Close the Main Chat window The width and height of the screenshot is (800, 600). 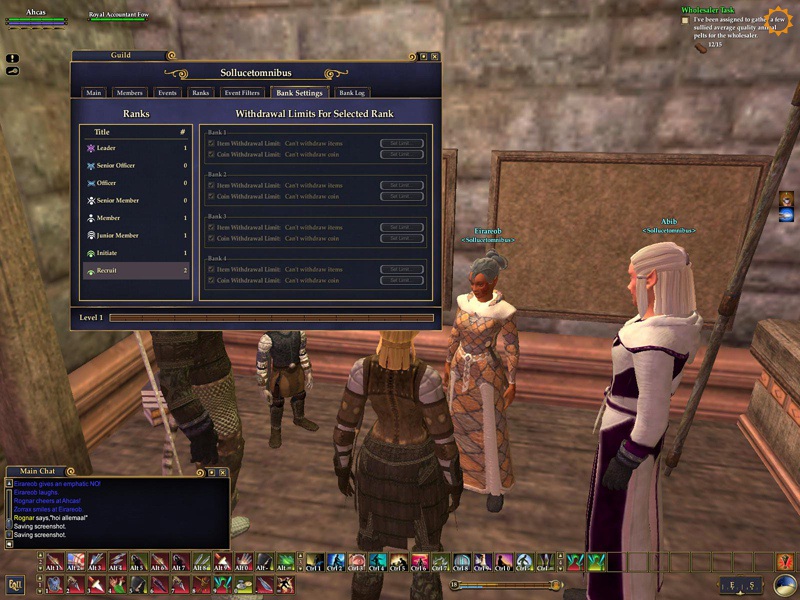223,472
